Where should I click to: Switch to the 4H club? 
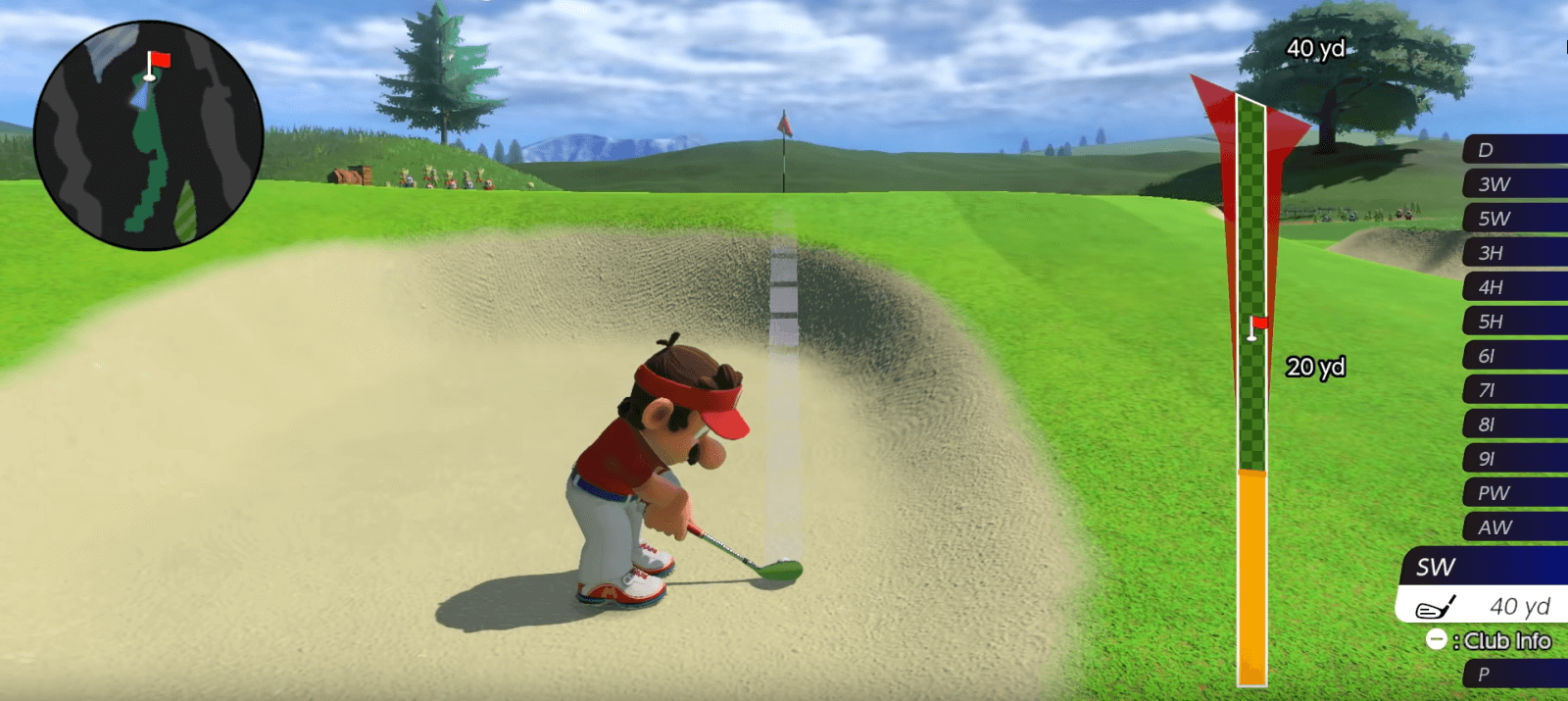click(x=1514, y=287)
